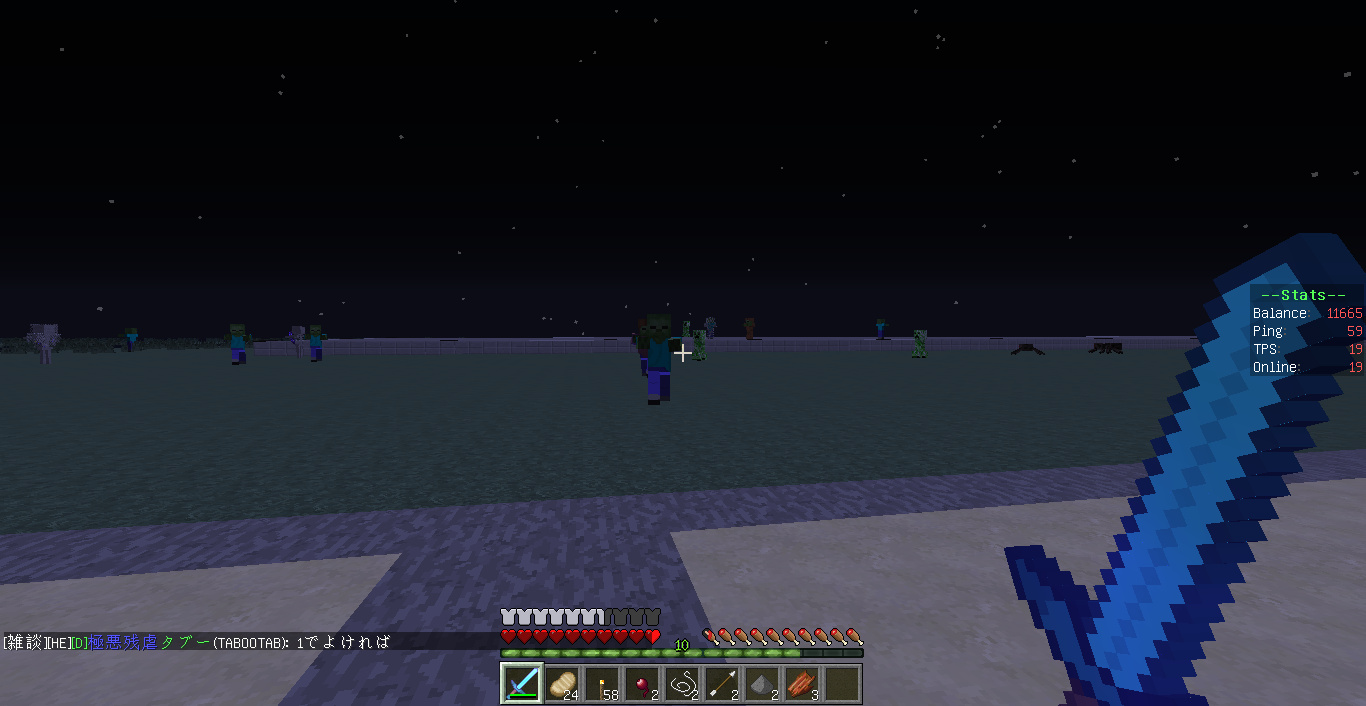Choose the gunpowder pile slot

tap(763, 684)
